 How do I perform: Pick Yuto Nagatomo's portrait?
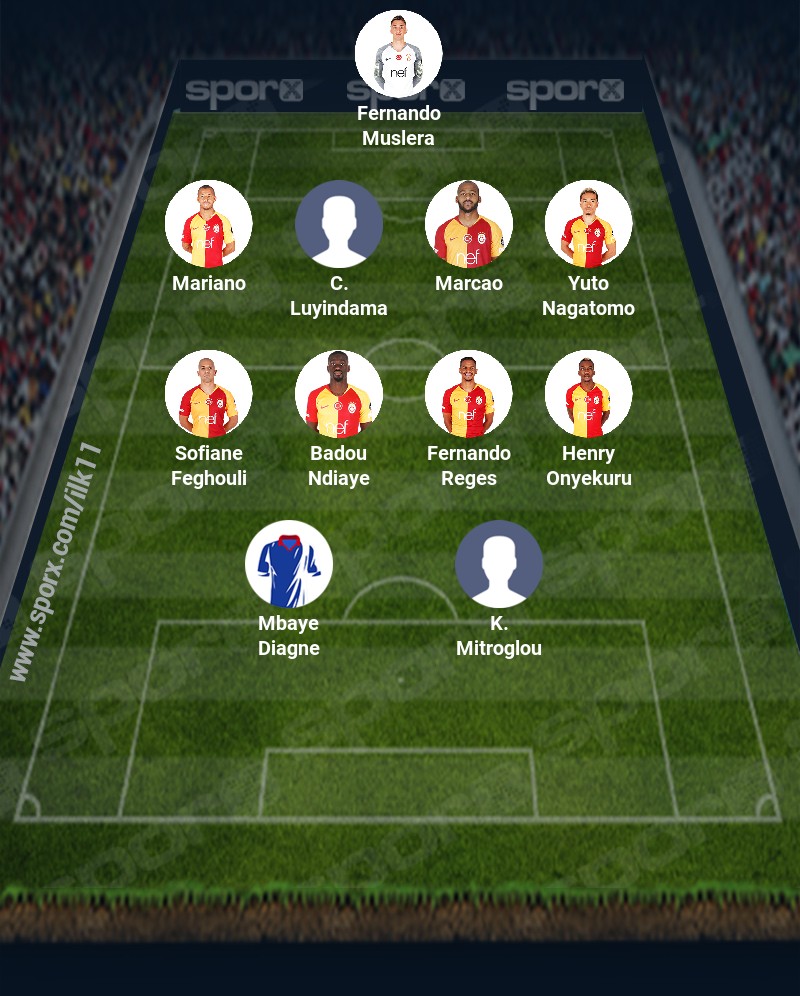[x=589, y=224]
